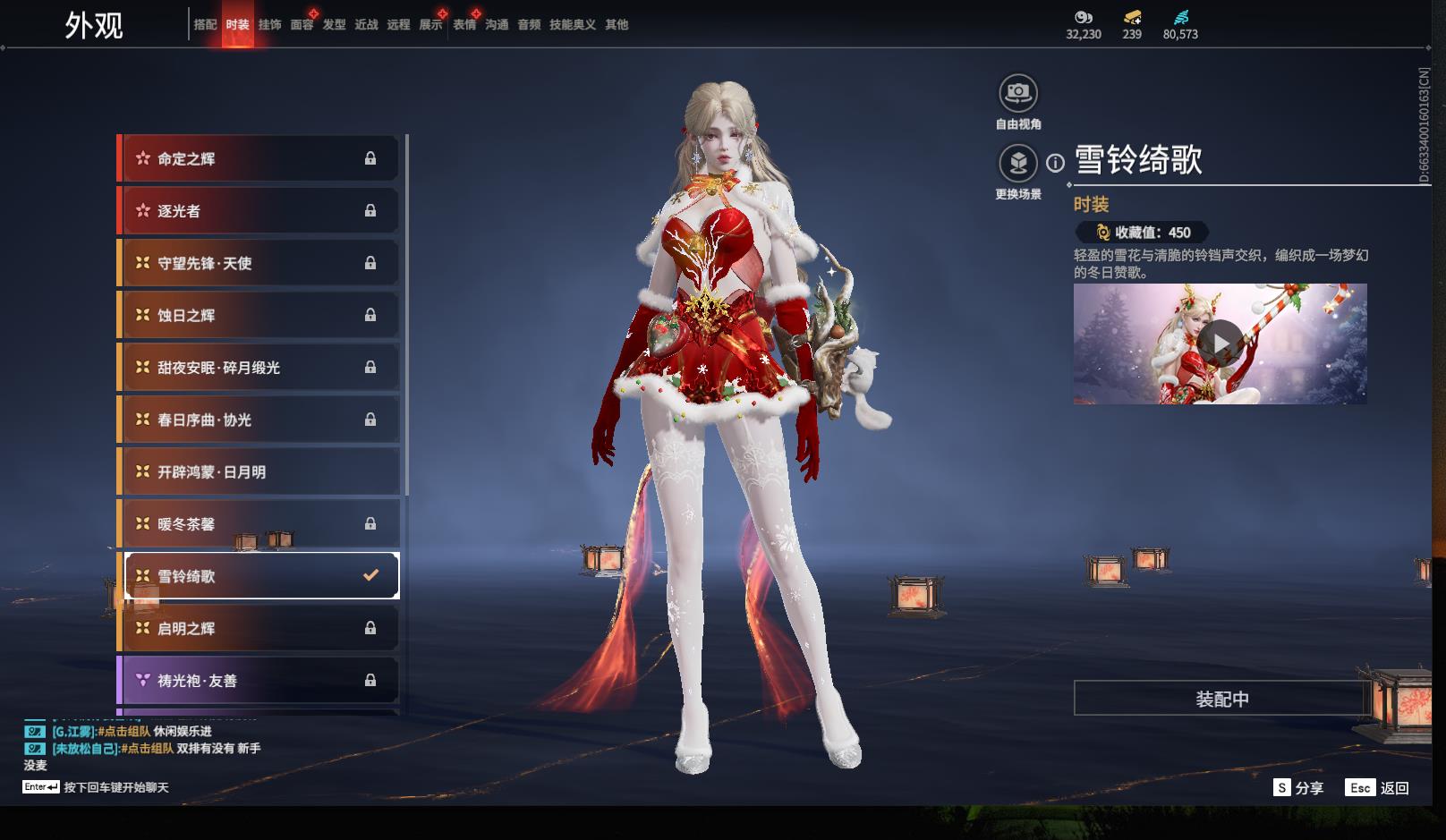Select the 技能奥义 tab
The width and height of the screenshot is (1446, 840).
point(572,25)
